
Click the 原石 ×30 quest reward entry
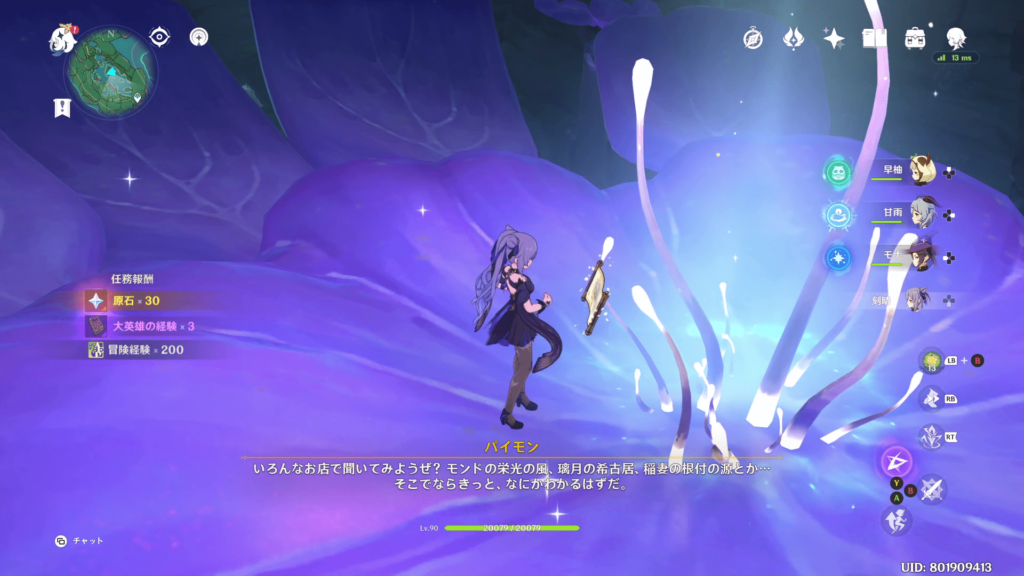136,300
